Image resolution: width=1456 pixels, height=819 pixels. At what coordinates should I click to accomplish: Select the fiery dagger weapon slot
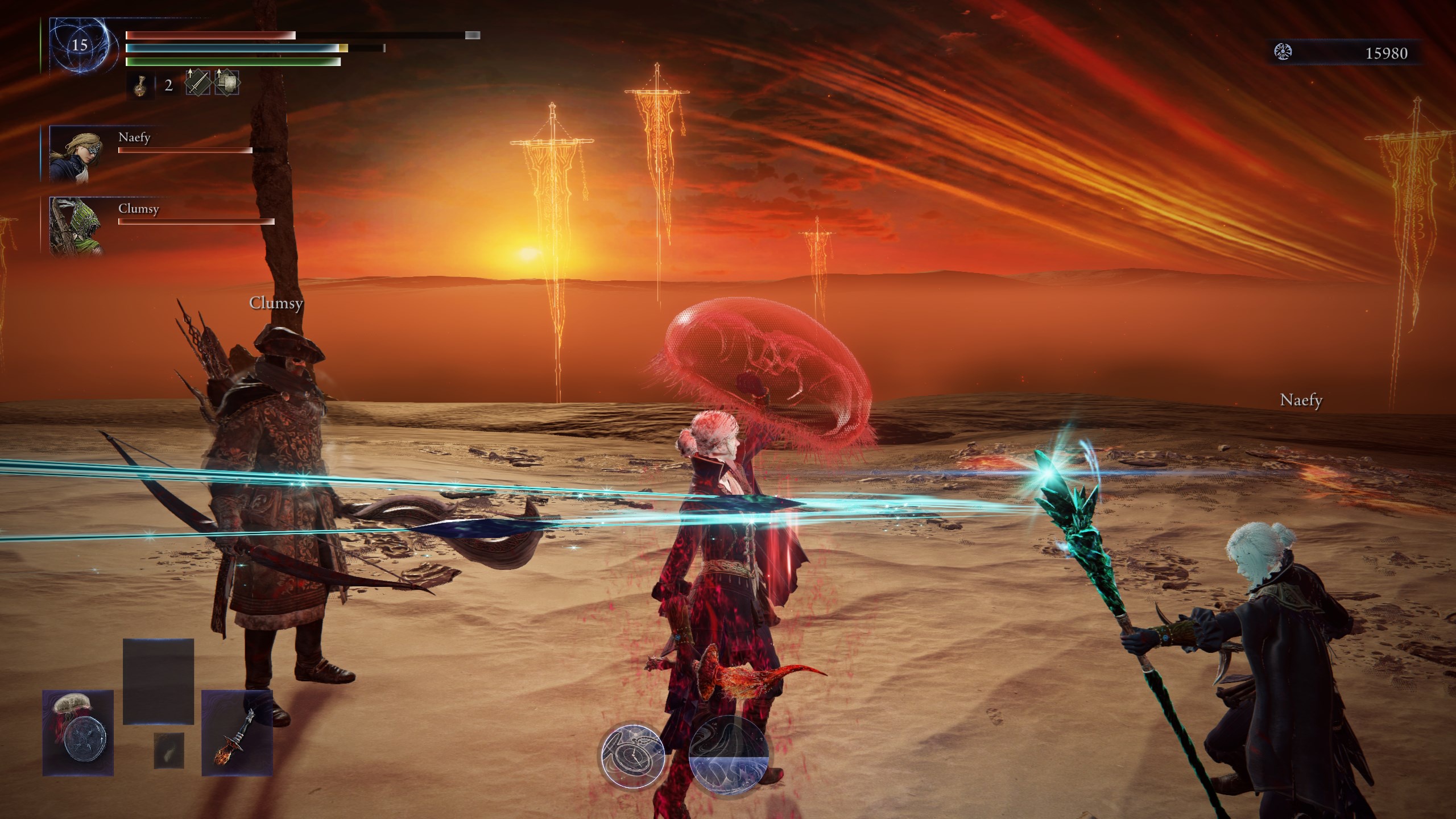click(237, 733)
